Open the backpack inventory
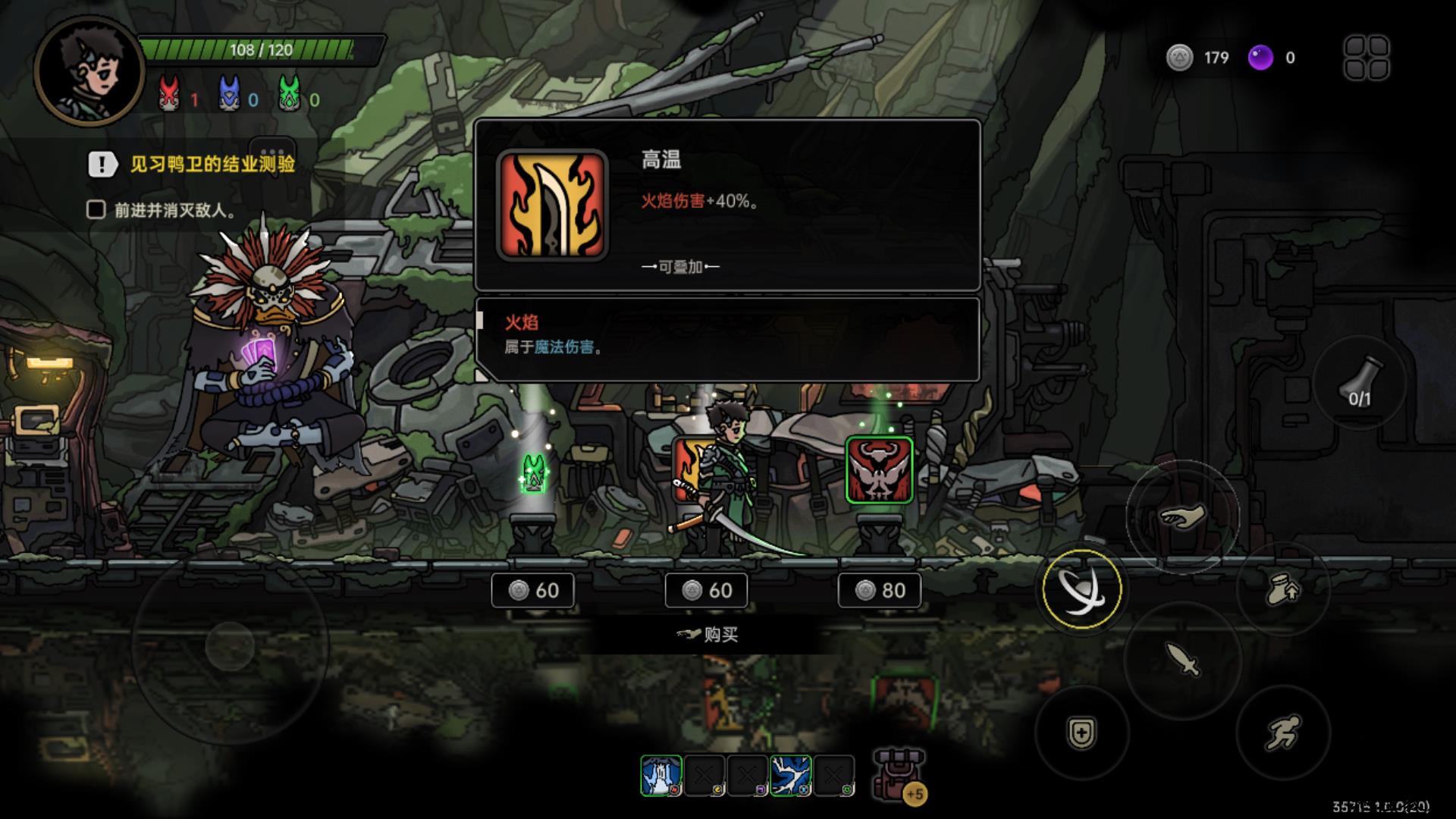Image resolution: width=1456 pixels, height=819 pixels. point(898,775)
